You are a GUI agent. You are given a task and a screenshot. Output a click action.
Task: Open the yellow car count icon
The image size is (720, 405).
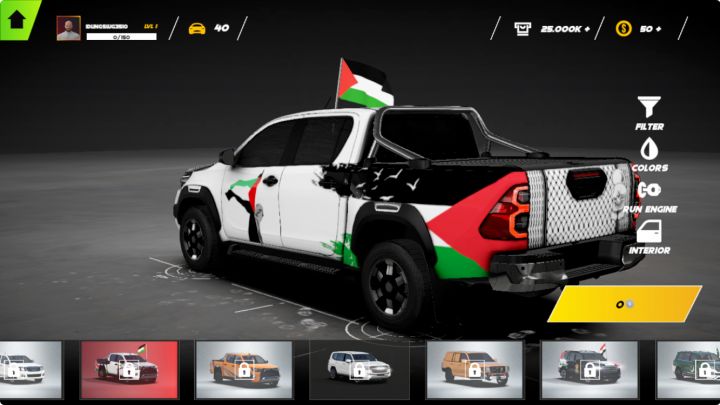(197, 28)
